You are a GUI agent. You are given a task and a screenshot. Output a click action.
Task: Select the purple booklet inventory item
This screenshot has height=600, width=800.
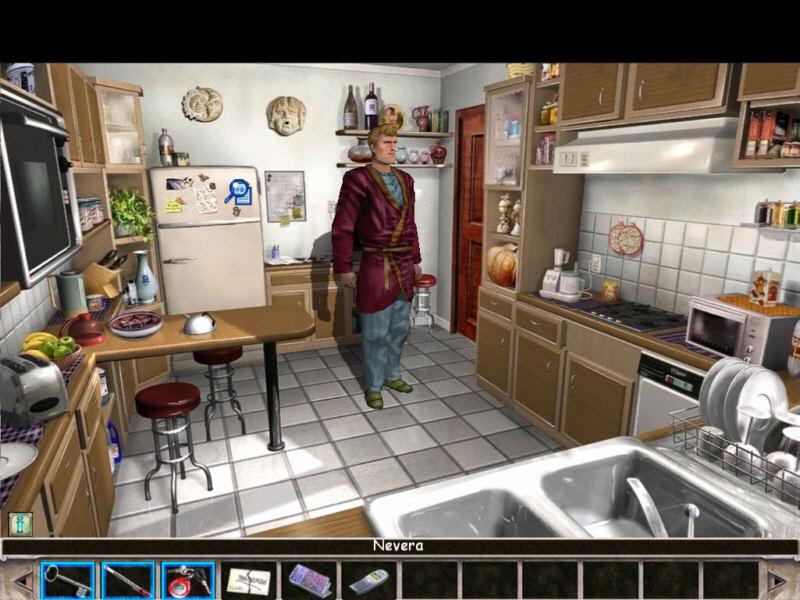point(308,580)
